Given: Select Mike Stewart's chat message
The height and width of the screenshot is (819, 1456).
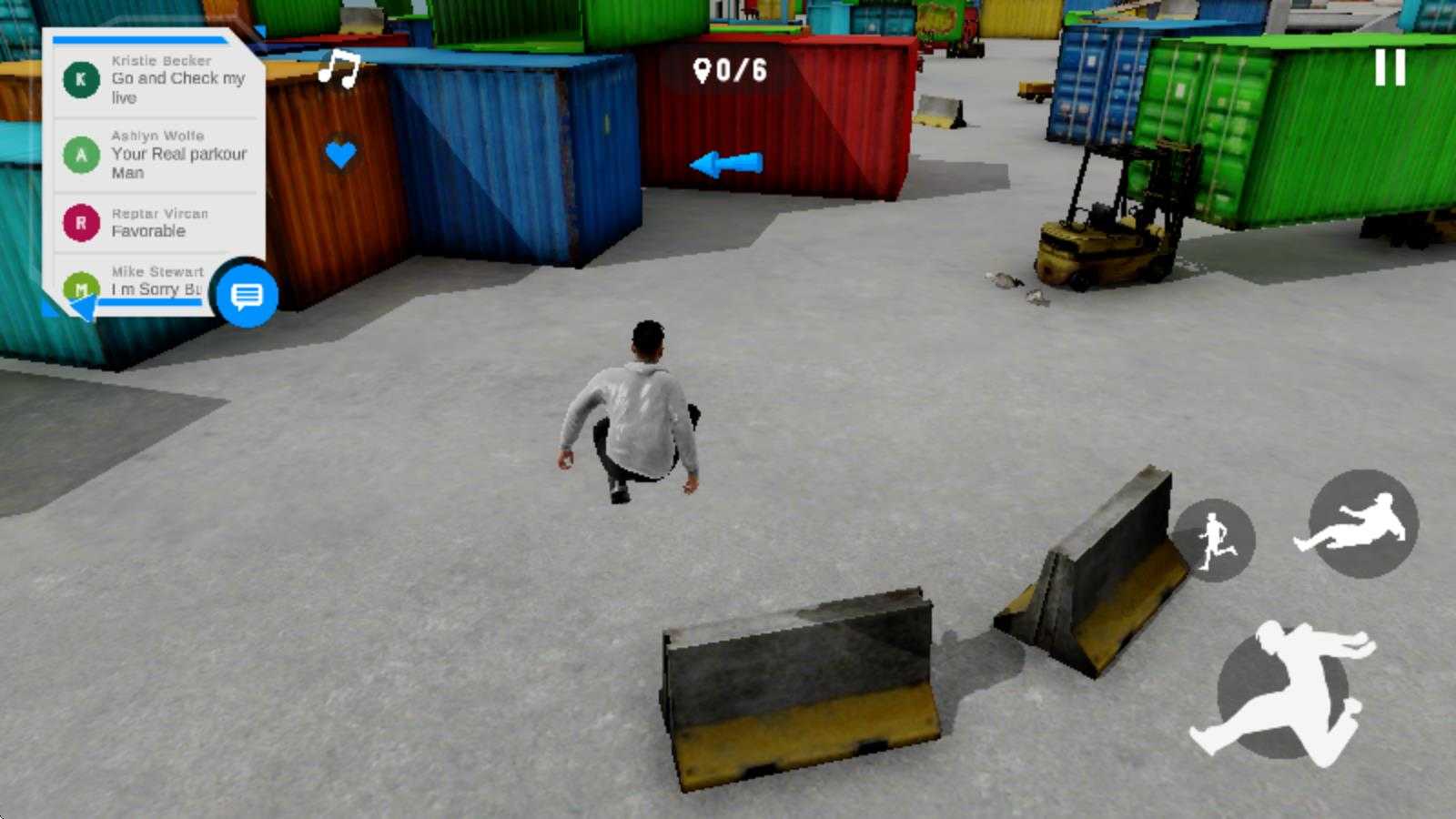Looking at the screenshot, I should pos(146,282).
